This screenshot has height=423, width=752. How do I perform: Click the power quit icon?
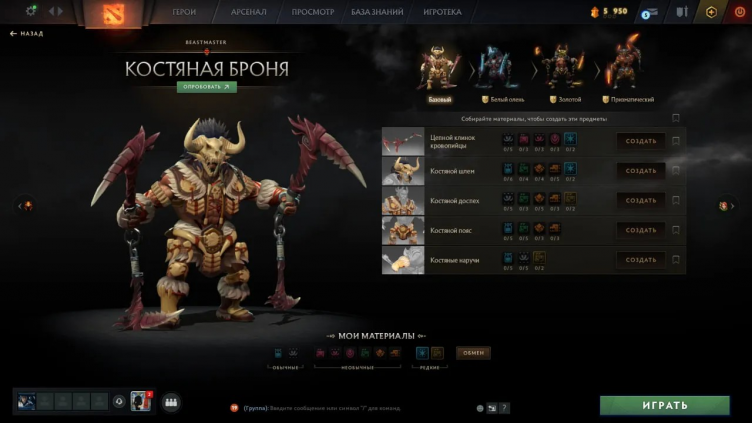(x=738, y=12)
